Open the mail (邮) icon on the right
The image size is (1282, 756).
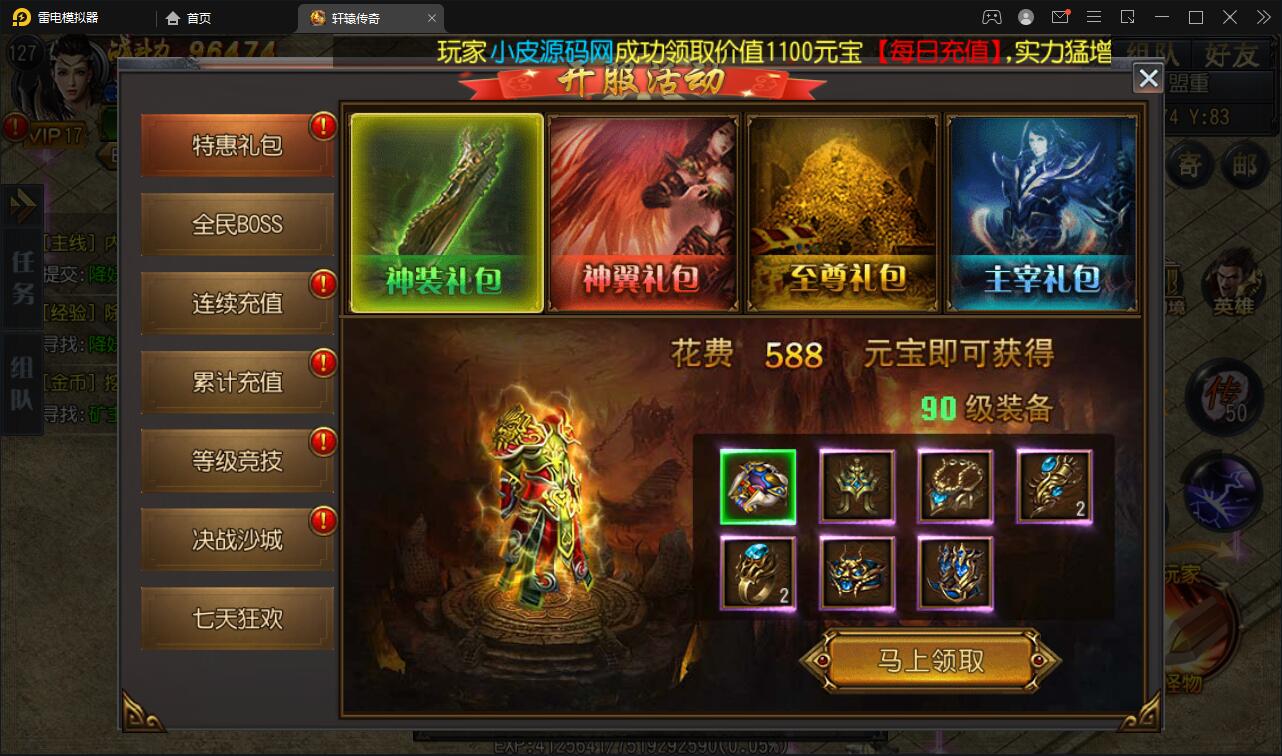click(x=1246, y=166)
